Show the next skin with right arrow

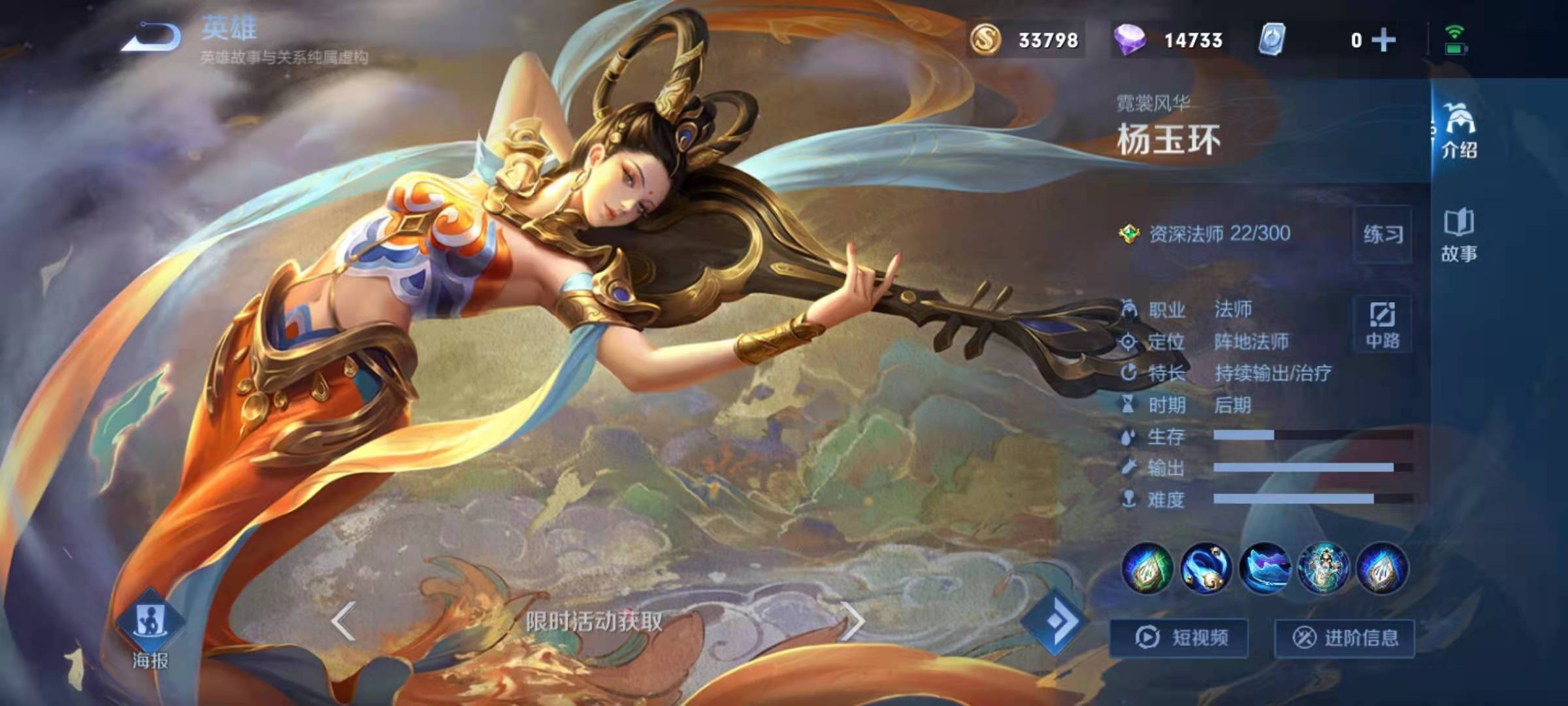(853, 621)
